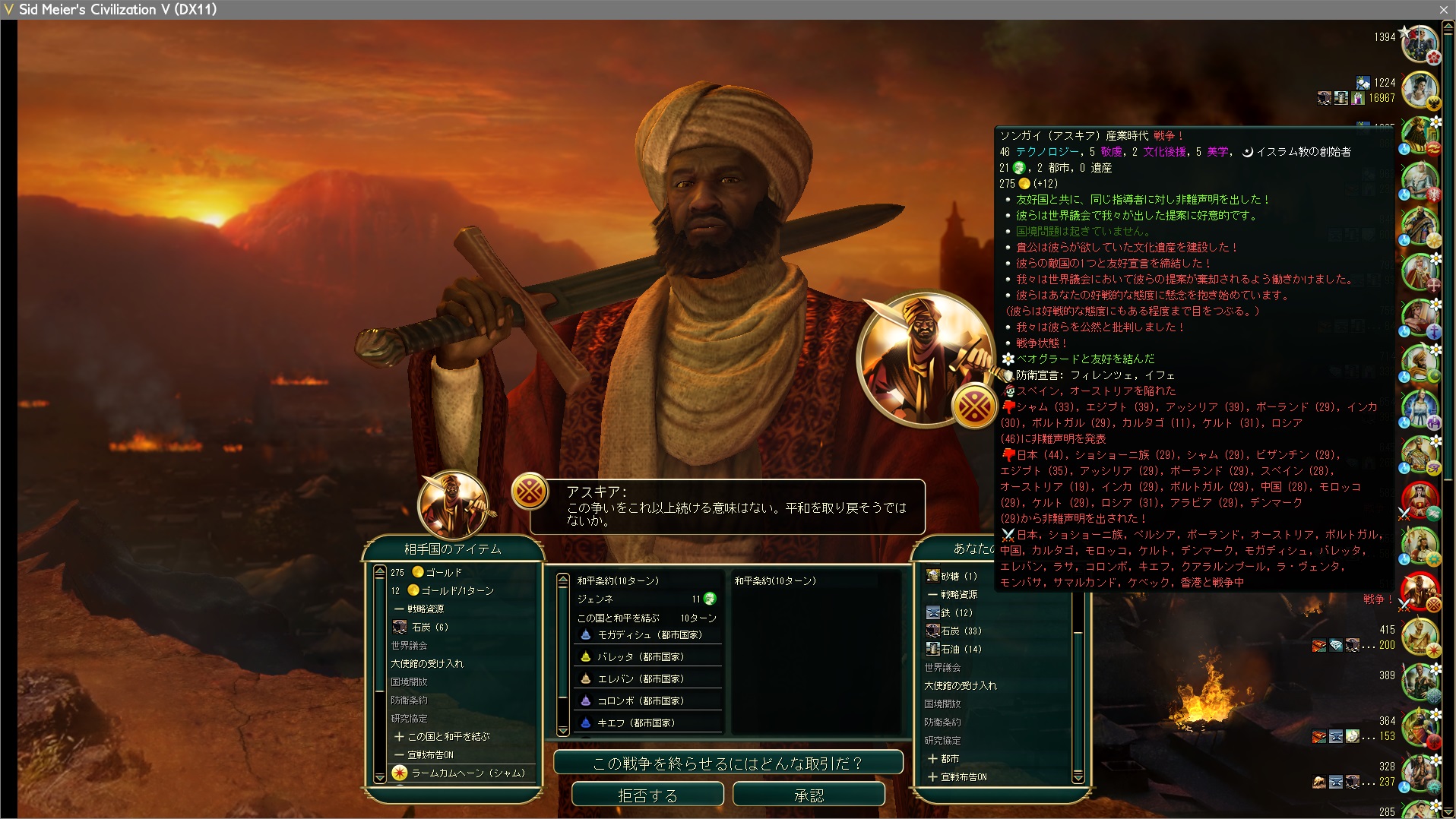Choose the opponent's 石炭 (6) coal resource

coord(429,627)
